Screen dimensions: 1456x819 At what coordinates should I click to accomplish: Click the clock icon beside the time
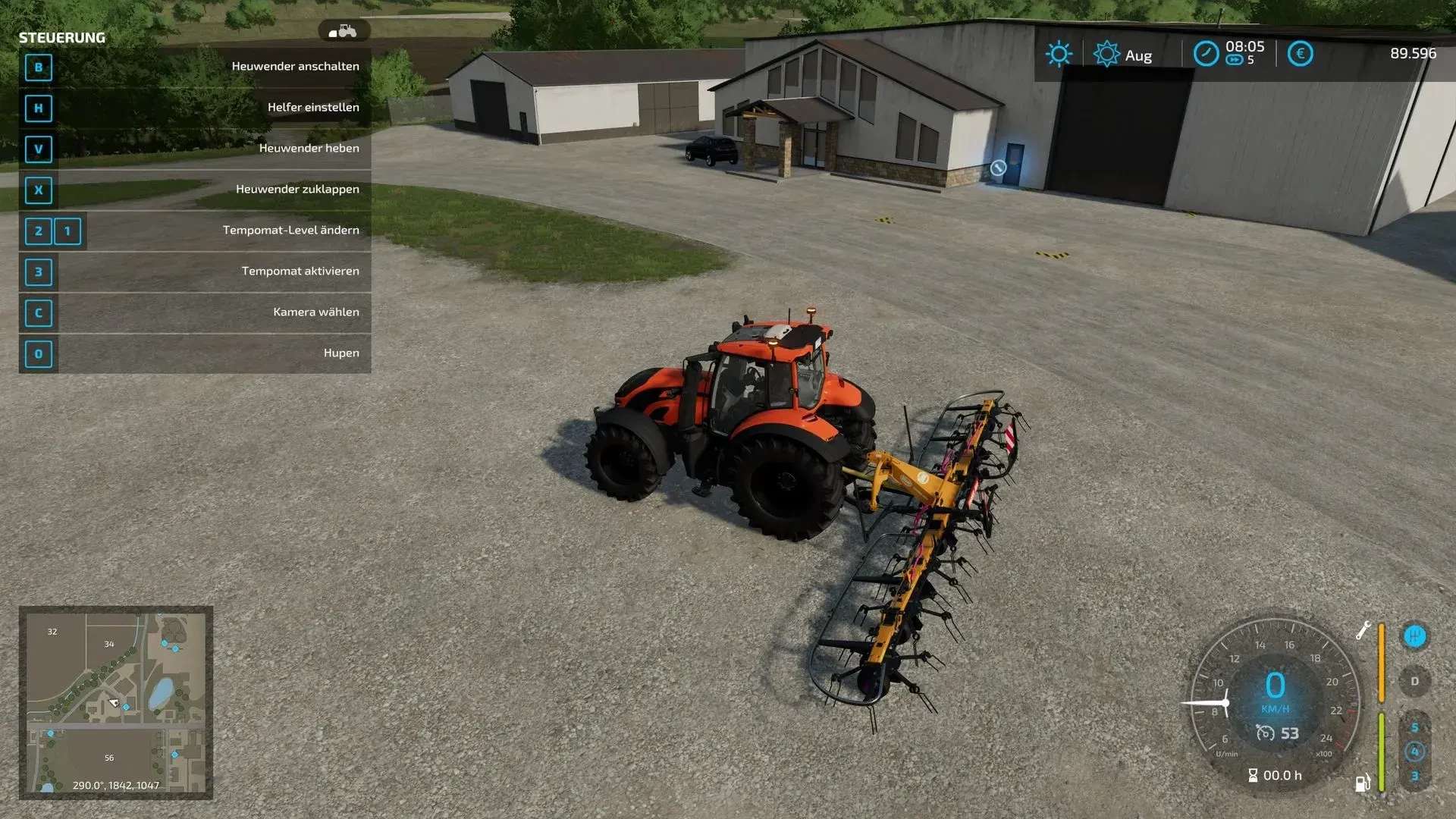(x=1206, y=54)
